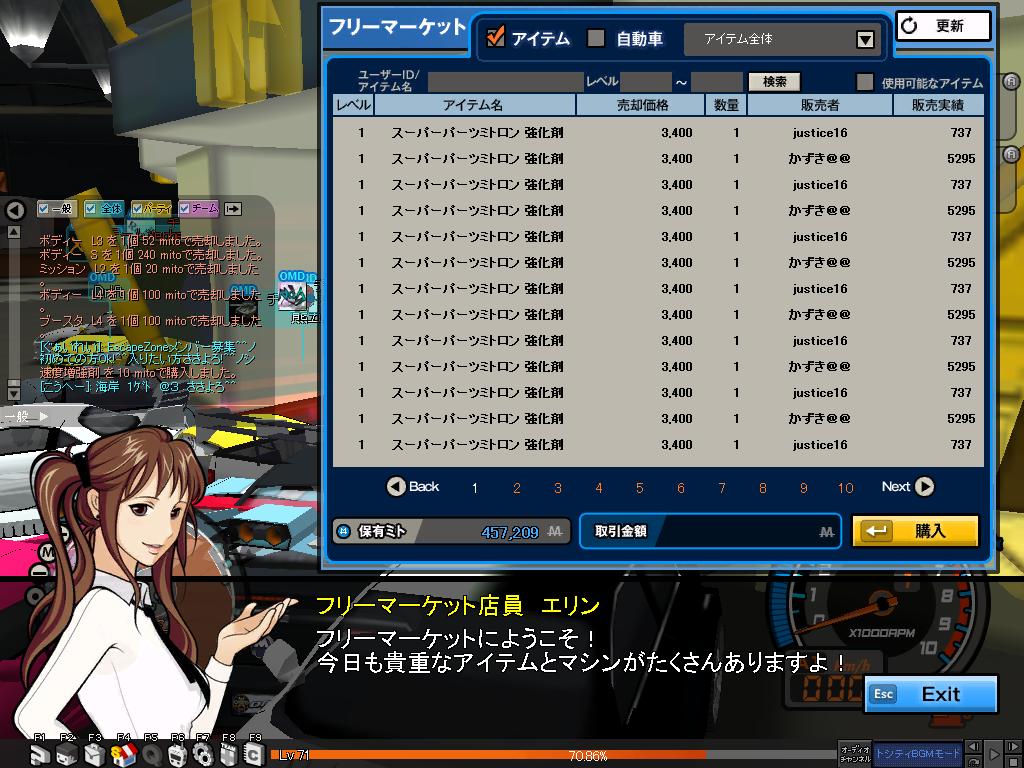Sort listings by 販売者 column header
1024x768 pixels.
[x=819, y=105]
